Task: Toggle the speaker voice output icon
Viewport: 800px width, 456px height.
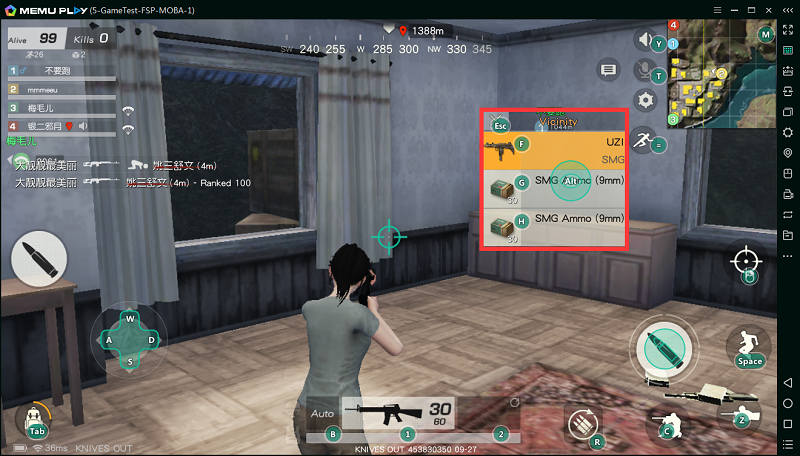Action: point(647,41)
